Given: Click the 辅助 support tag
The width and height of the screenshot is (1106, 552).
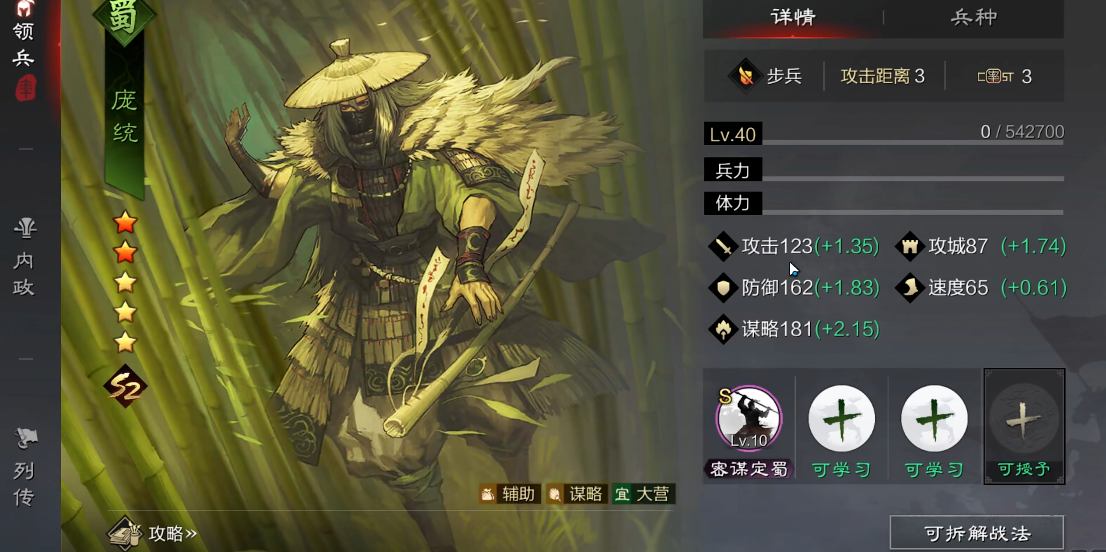Looking at the screenshot, I should pos(510,494).
